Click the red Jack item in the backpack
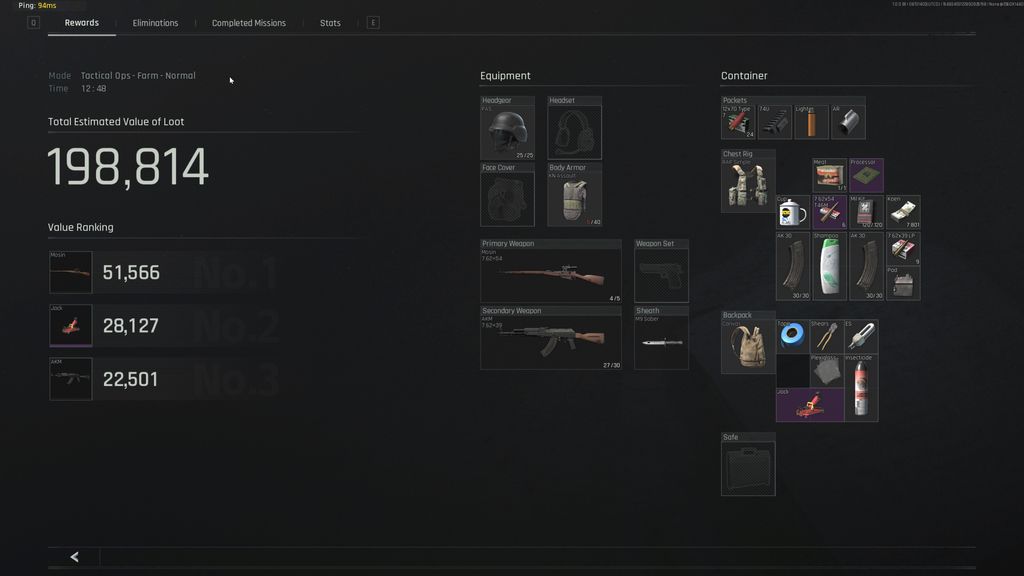Screen dimensions: 1024x576 coord(809,405)
